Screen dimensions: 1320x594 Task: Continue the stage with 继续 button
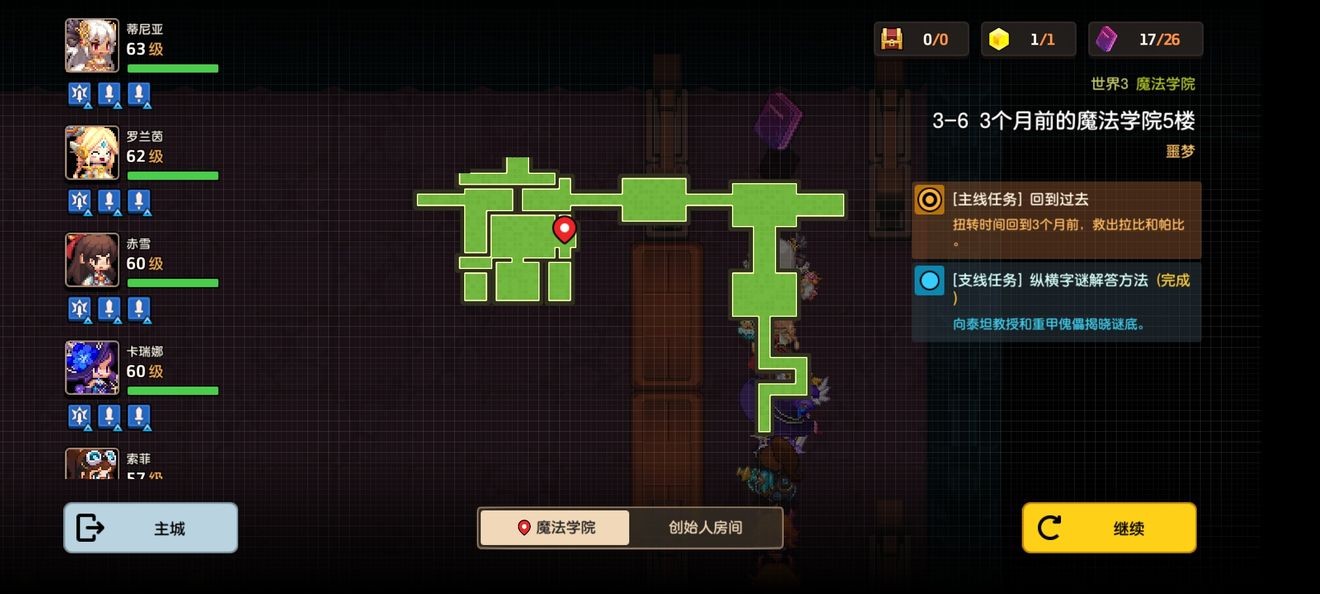[1109, 528]
